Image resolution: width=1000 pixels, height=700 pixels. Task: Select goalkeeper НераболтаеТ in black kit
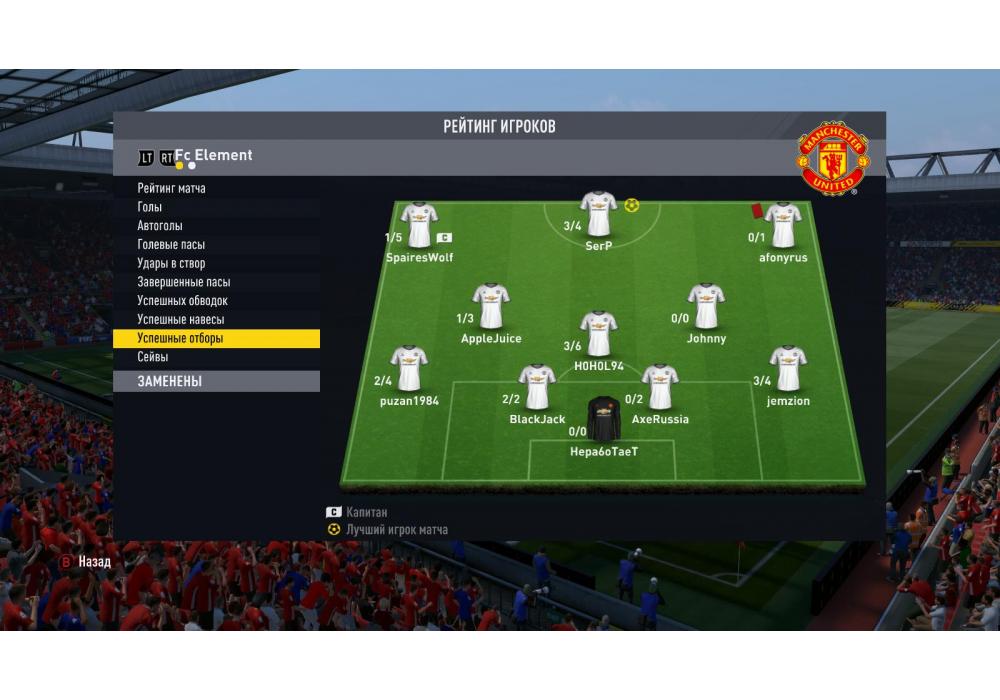(x=604, y=420)
